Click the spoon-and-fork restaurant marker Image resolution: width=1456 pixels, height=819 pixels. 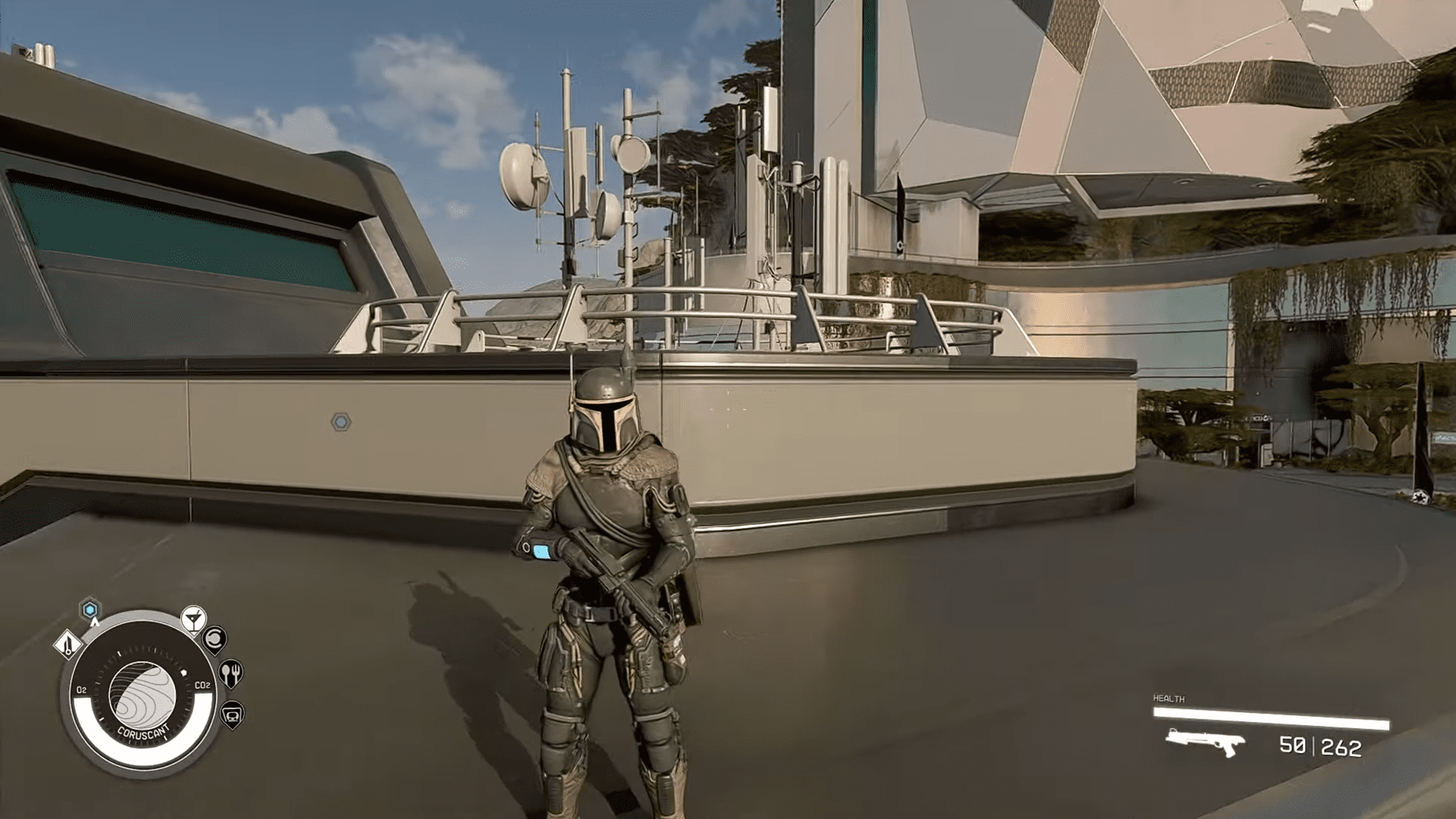[x=231, y=673]
